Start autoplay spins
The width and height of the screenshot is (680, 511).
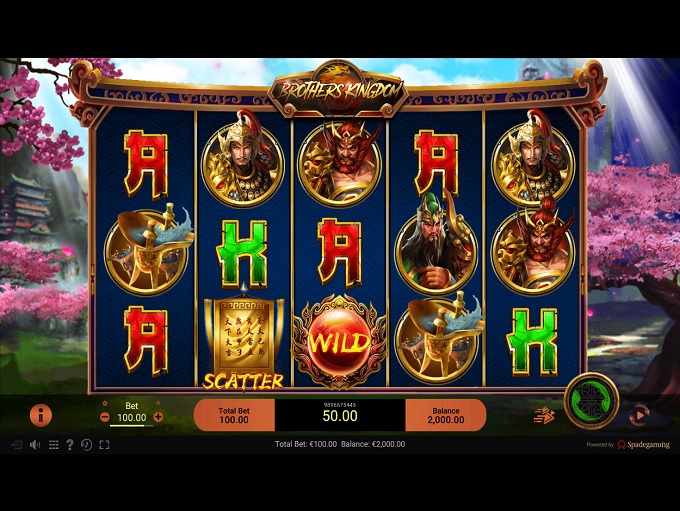tap(638, 414)
